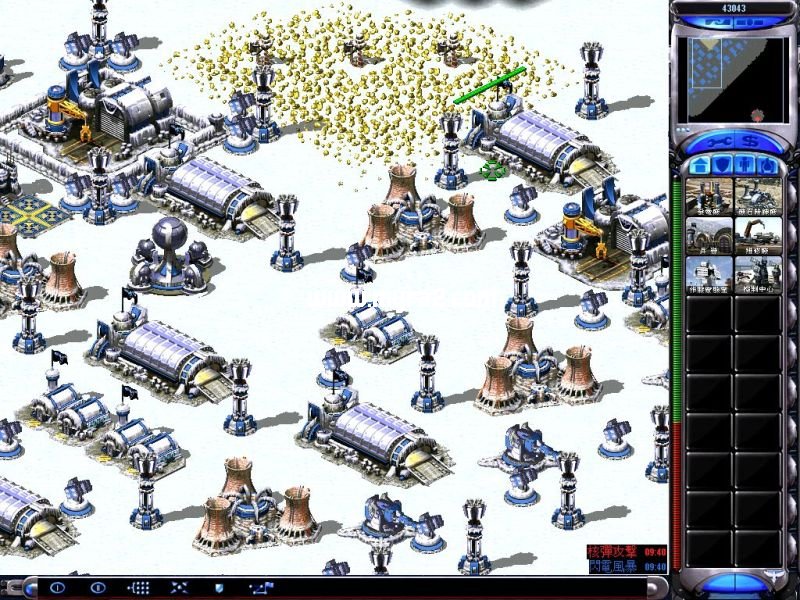The width and height of the screenshot is (800, 600).
Task: Activate the wrench repair button
Action: (716, 139)
